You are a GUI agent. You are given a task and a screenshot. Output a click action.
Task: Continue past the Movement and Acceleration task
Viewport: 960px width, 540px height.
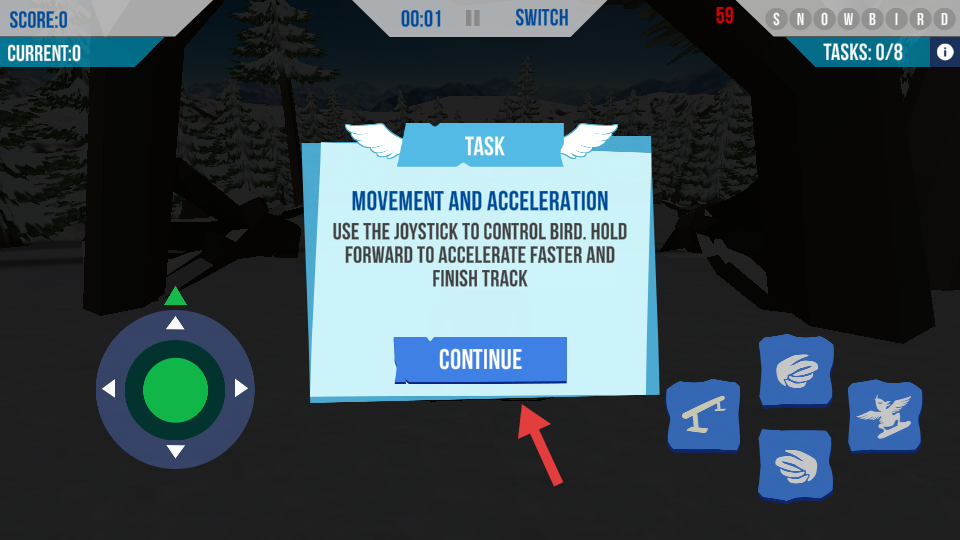(481, 360)
